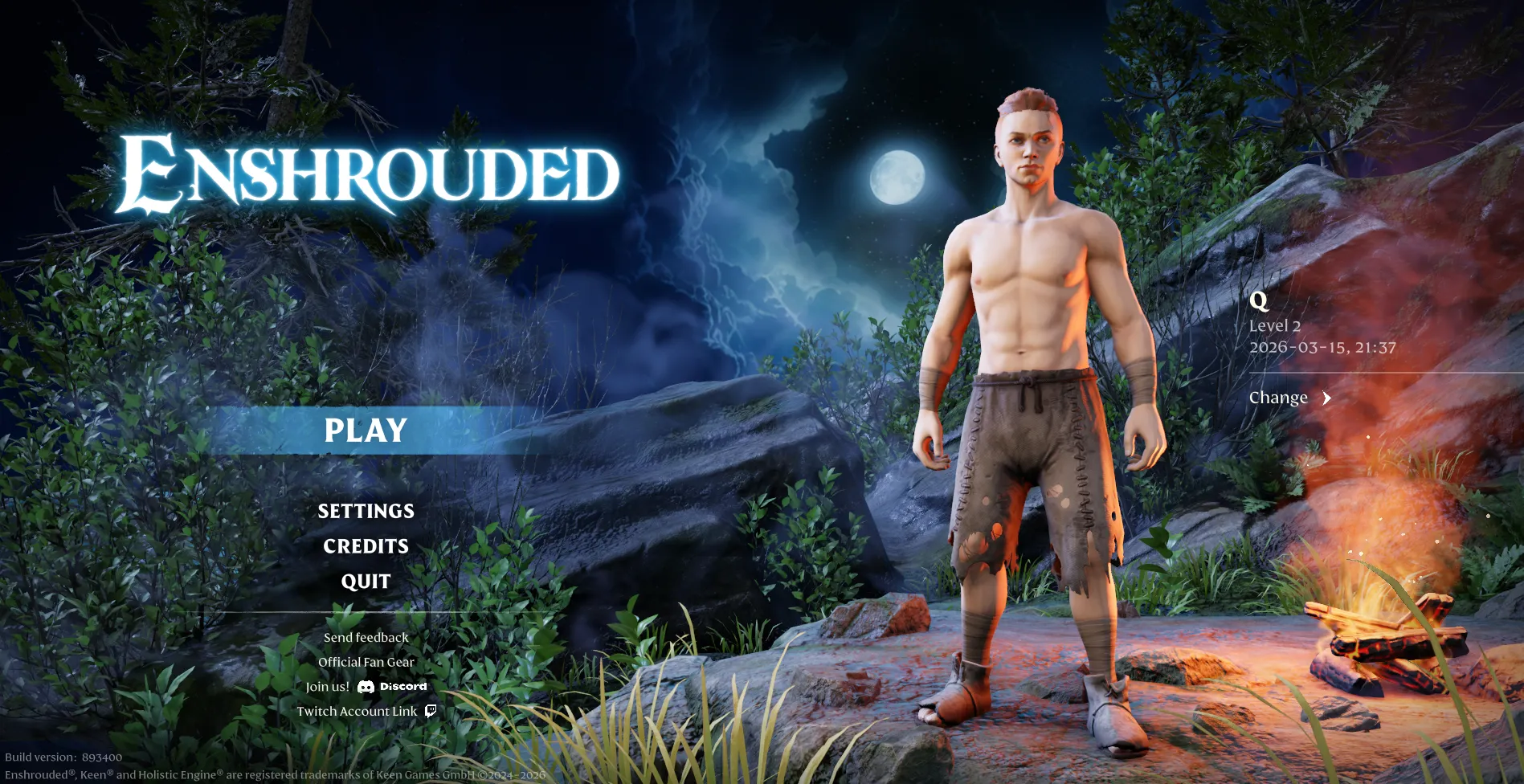Select QUIT to exit the game
The height and width of the screenshot is (784, 1524).
pos(366,581)
